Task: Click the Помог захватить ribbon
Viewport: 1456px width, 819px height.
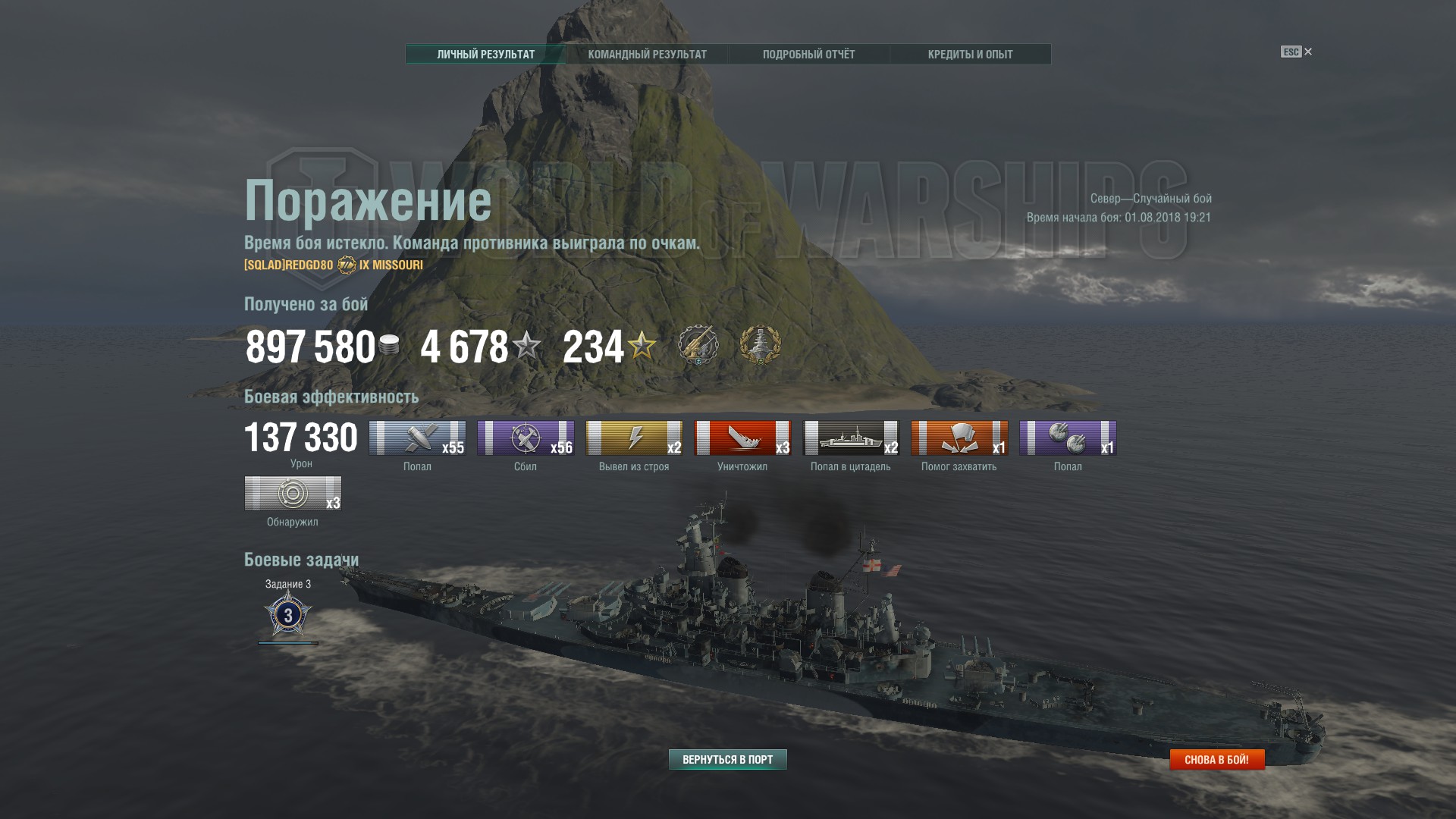Action: click(x=959, y=438)
